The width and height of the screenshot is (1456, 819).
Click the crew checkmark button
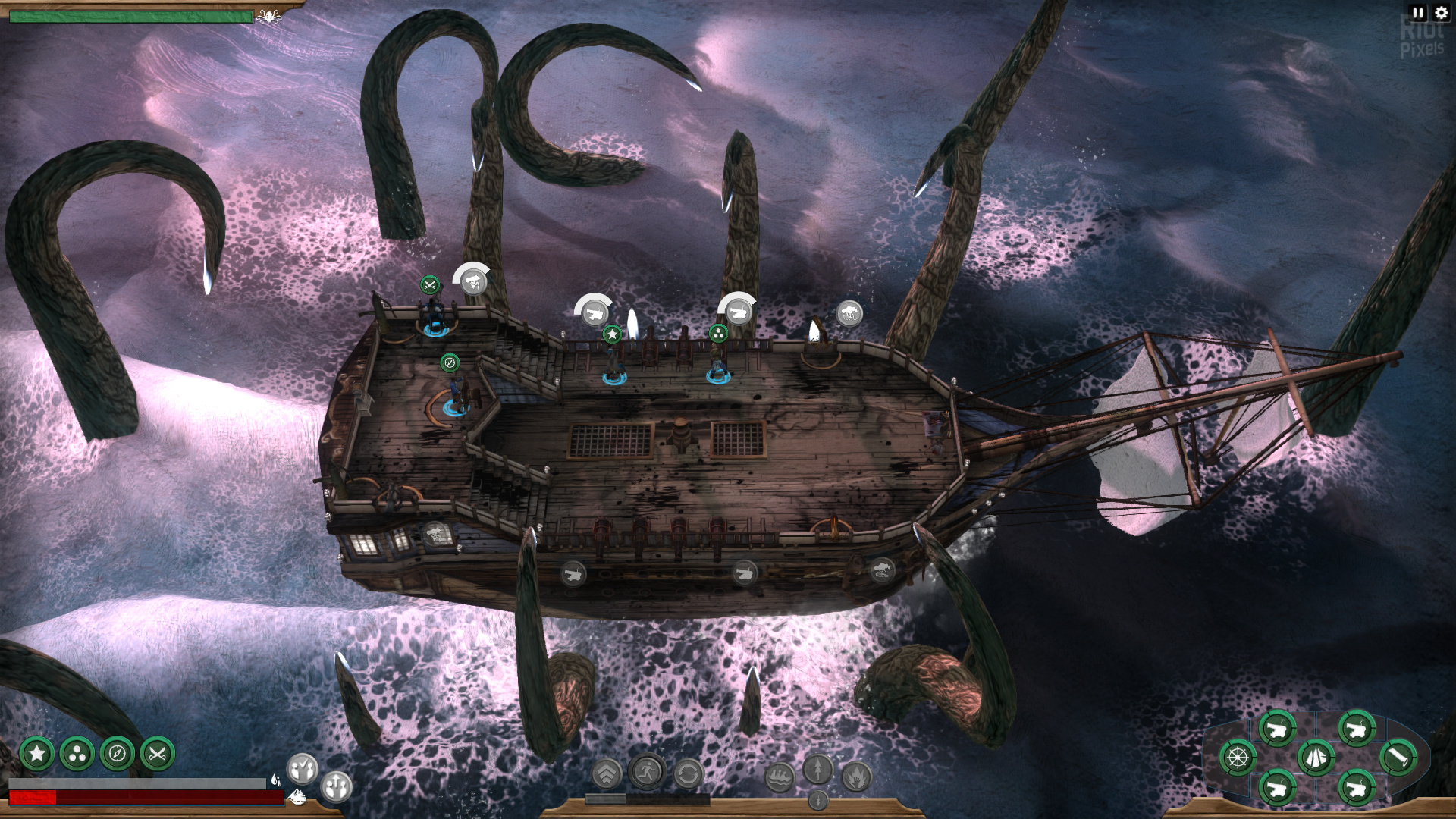302,769
